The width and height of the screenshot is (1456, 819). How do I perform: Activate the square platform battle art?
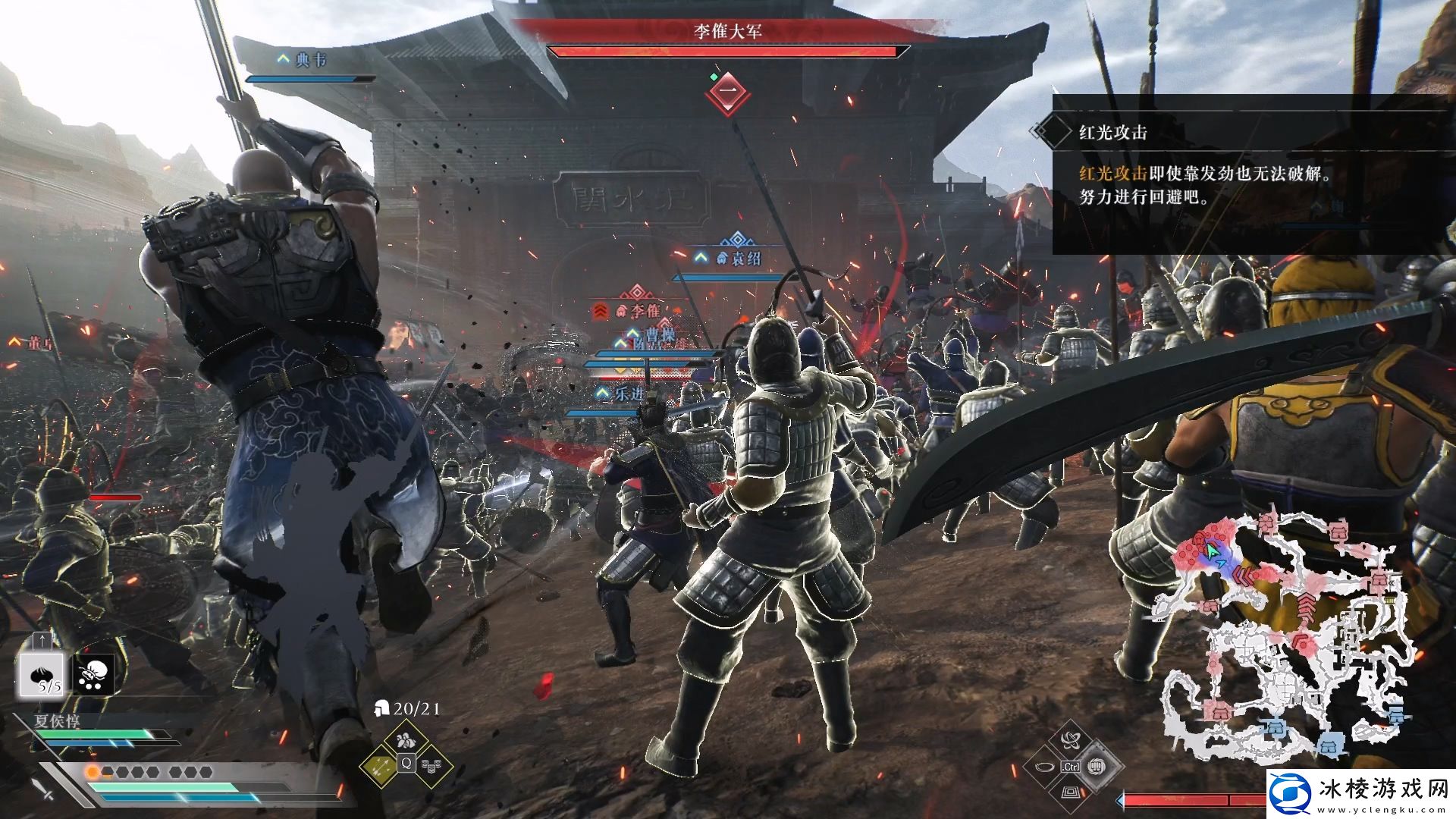pos(1070,793)
